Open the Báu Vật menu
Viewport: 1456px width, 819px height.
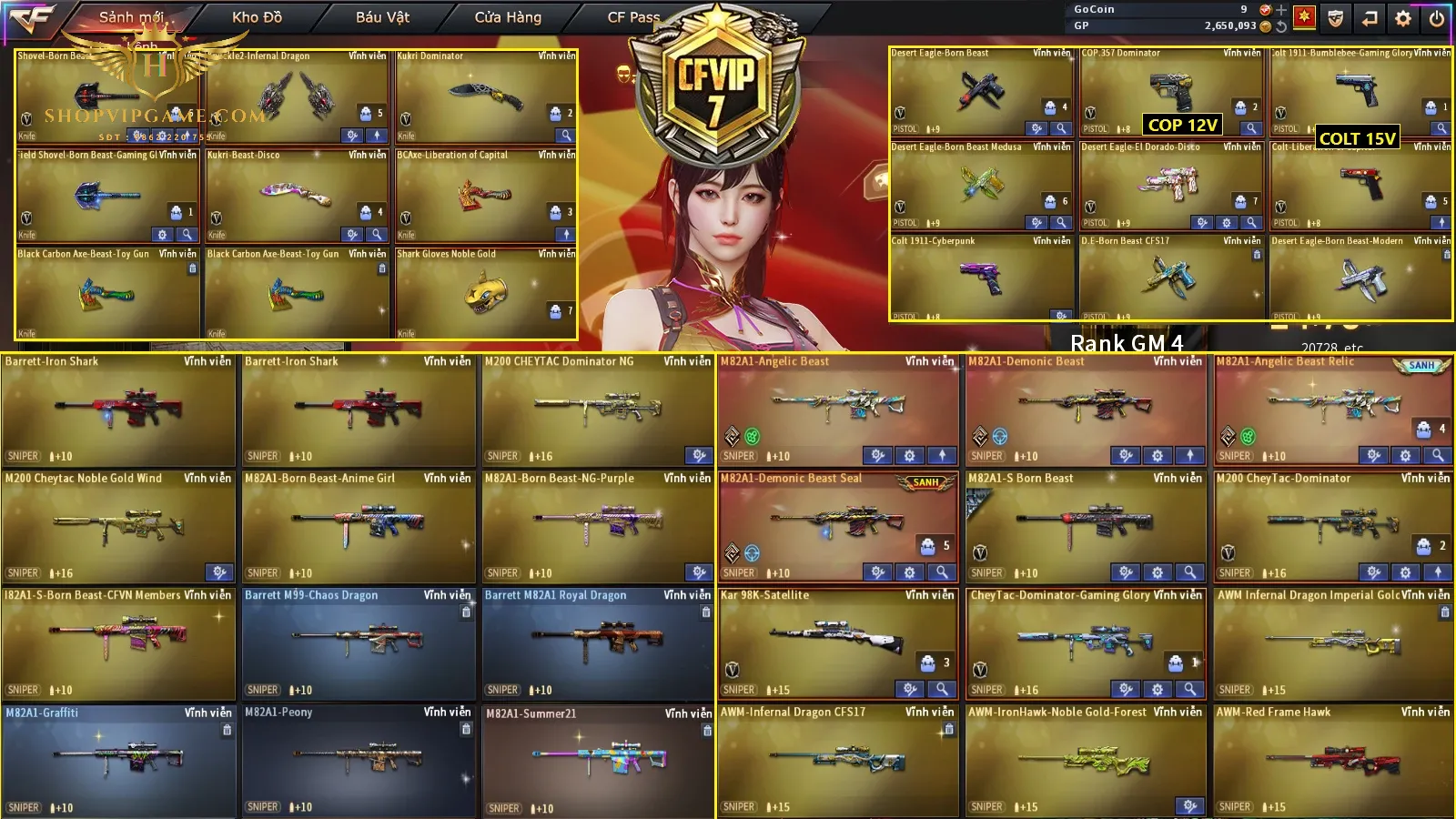coord(381,16)
